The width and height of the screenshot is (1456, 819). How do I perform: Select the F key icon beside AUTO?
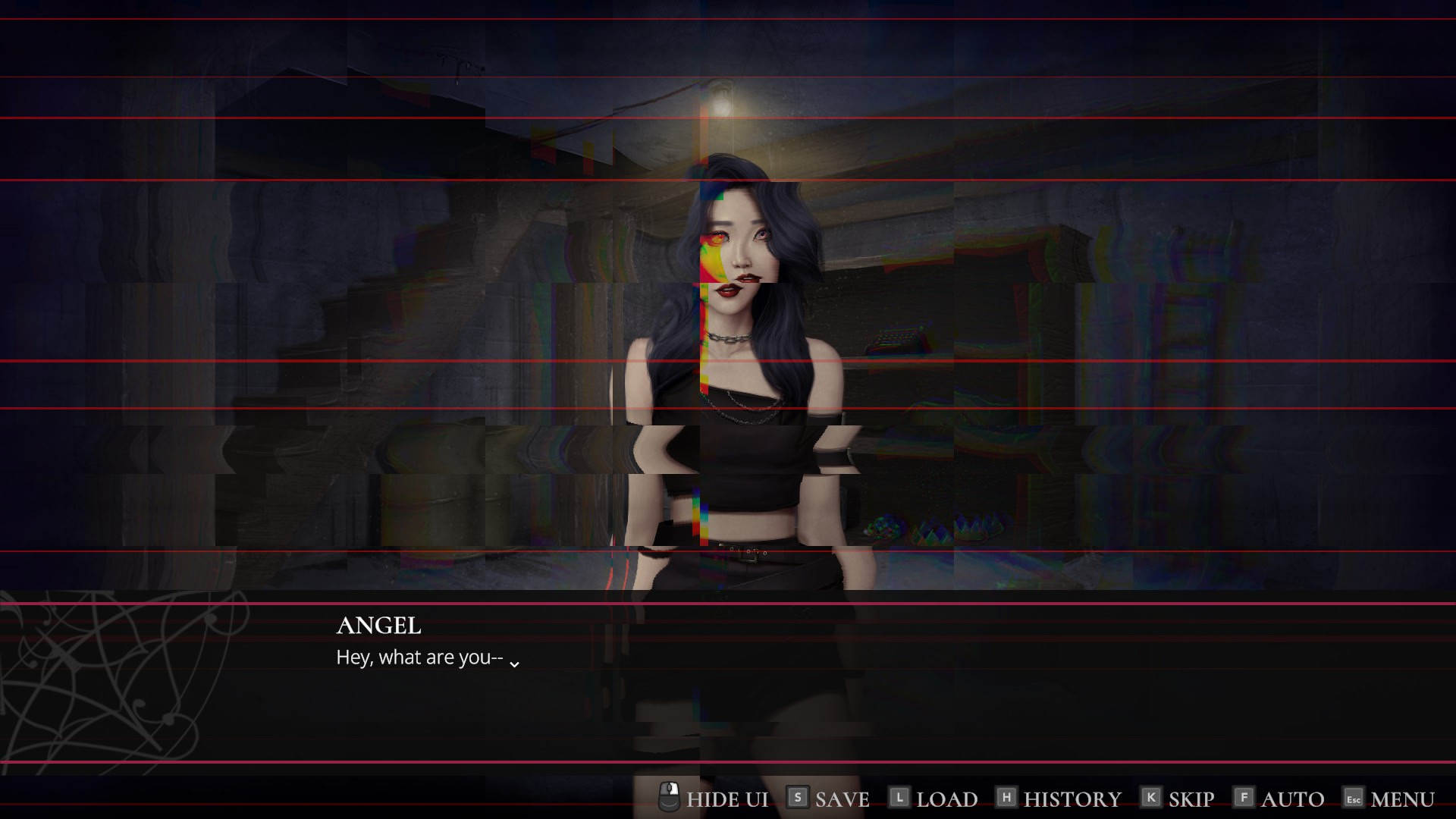tap(1244, 798)
